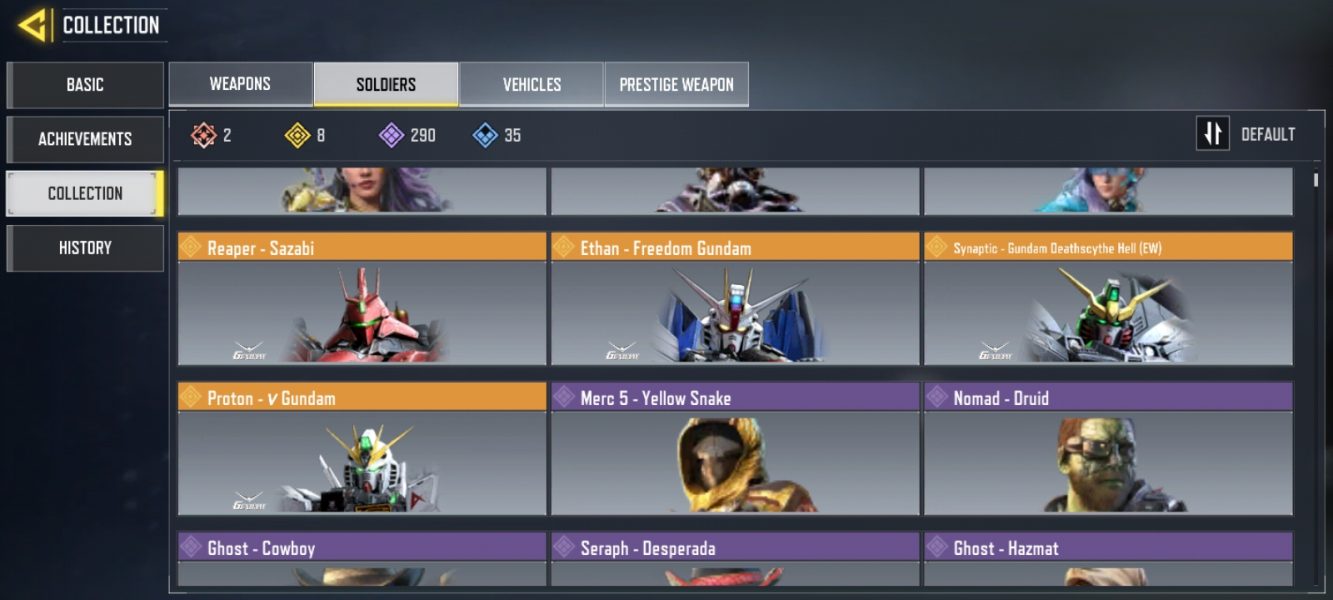
Task: Select Synaptic - Gundam Deathscythe Hell card
Action: point(1108,299)
